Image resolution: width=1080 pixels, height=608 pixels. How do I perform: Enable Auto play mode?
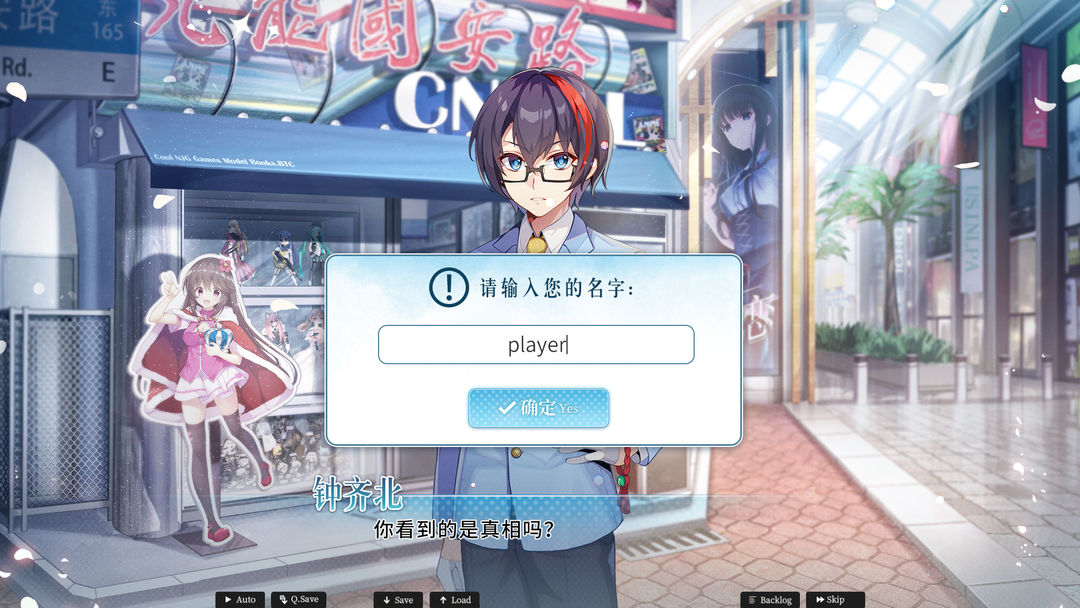tap(240, 600)
